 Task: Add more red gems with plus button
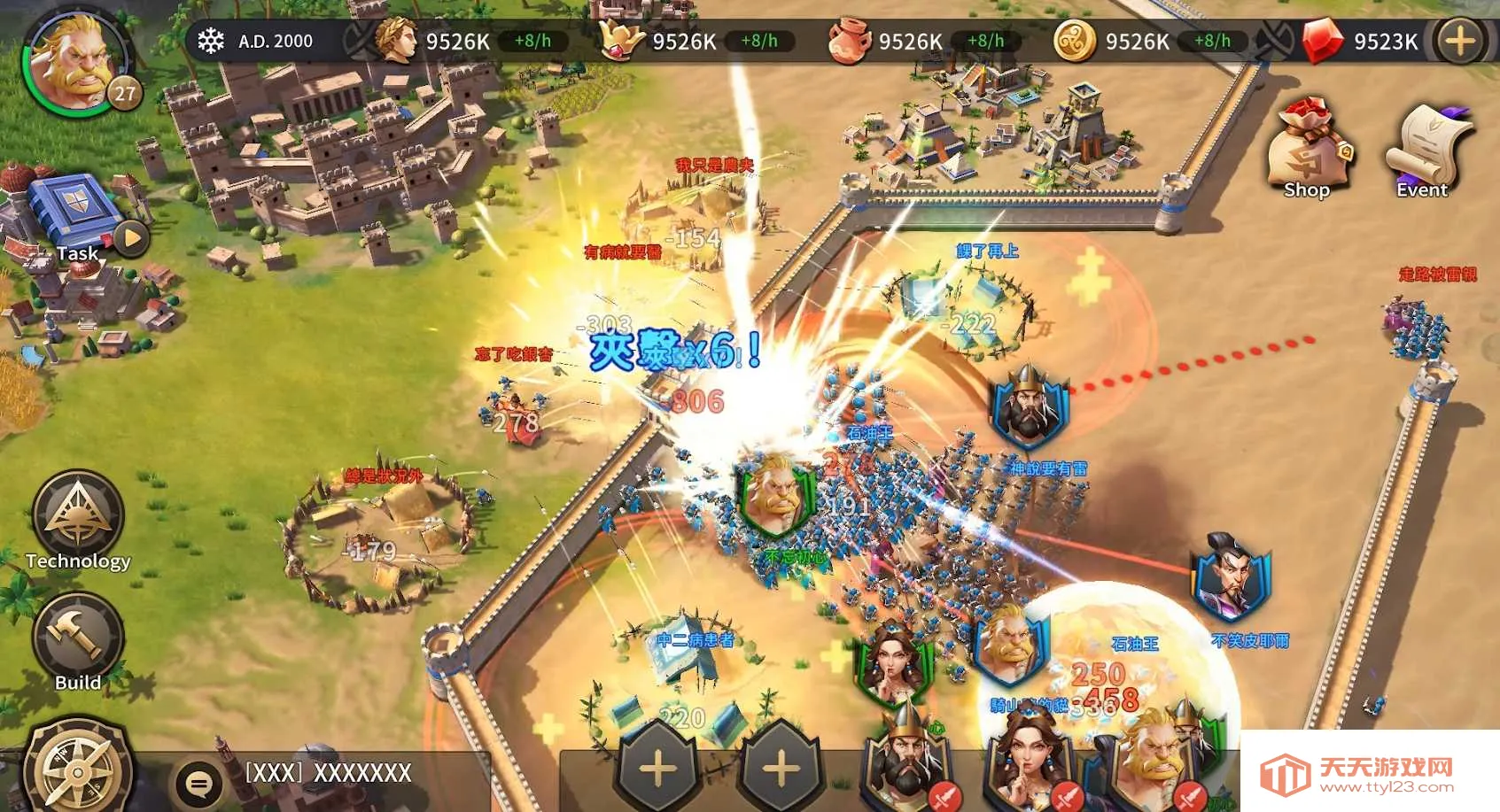pos(1460,41)
